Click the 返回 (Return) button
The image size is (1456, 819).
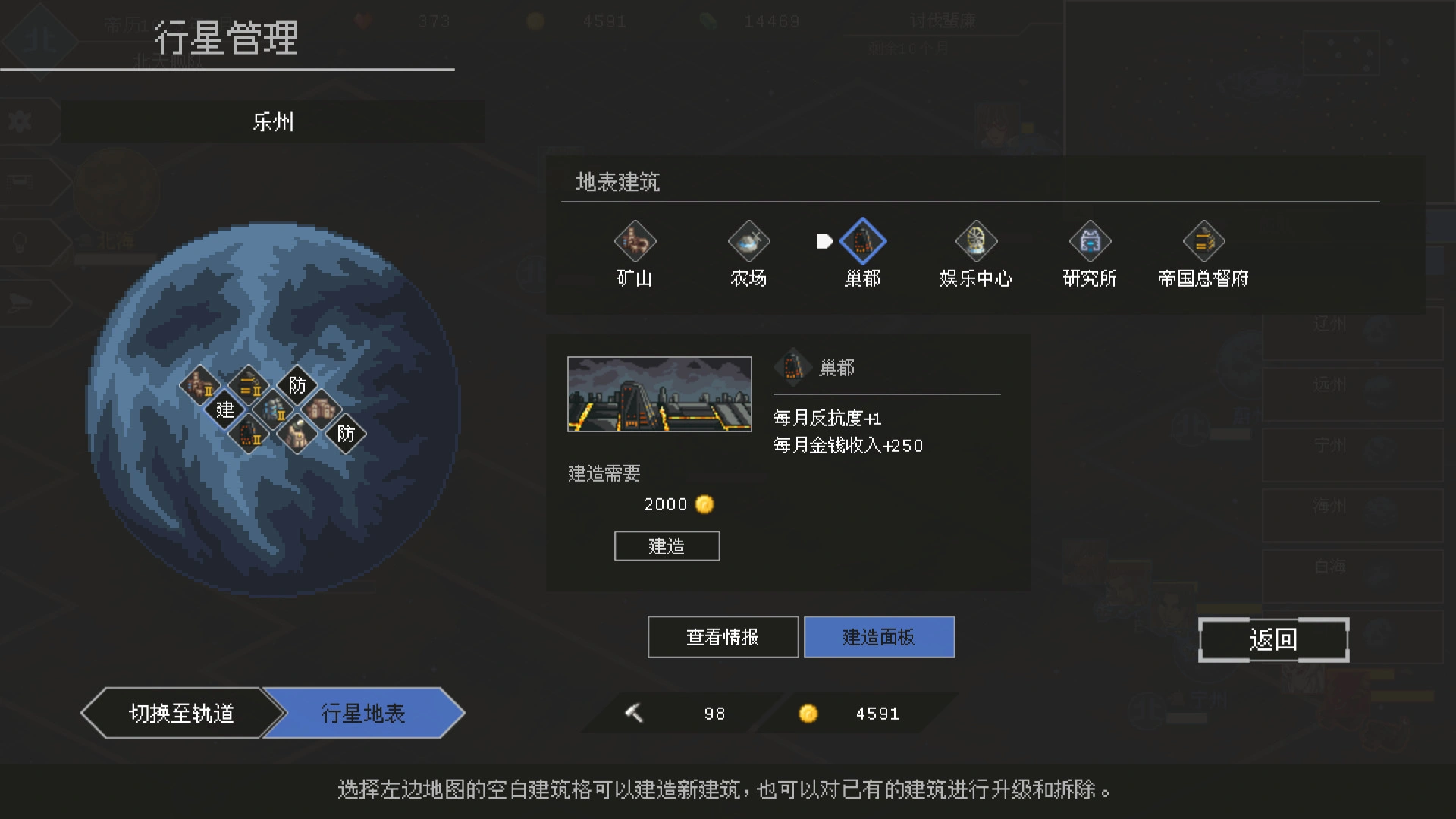click(1273, 639)
